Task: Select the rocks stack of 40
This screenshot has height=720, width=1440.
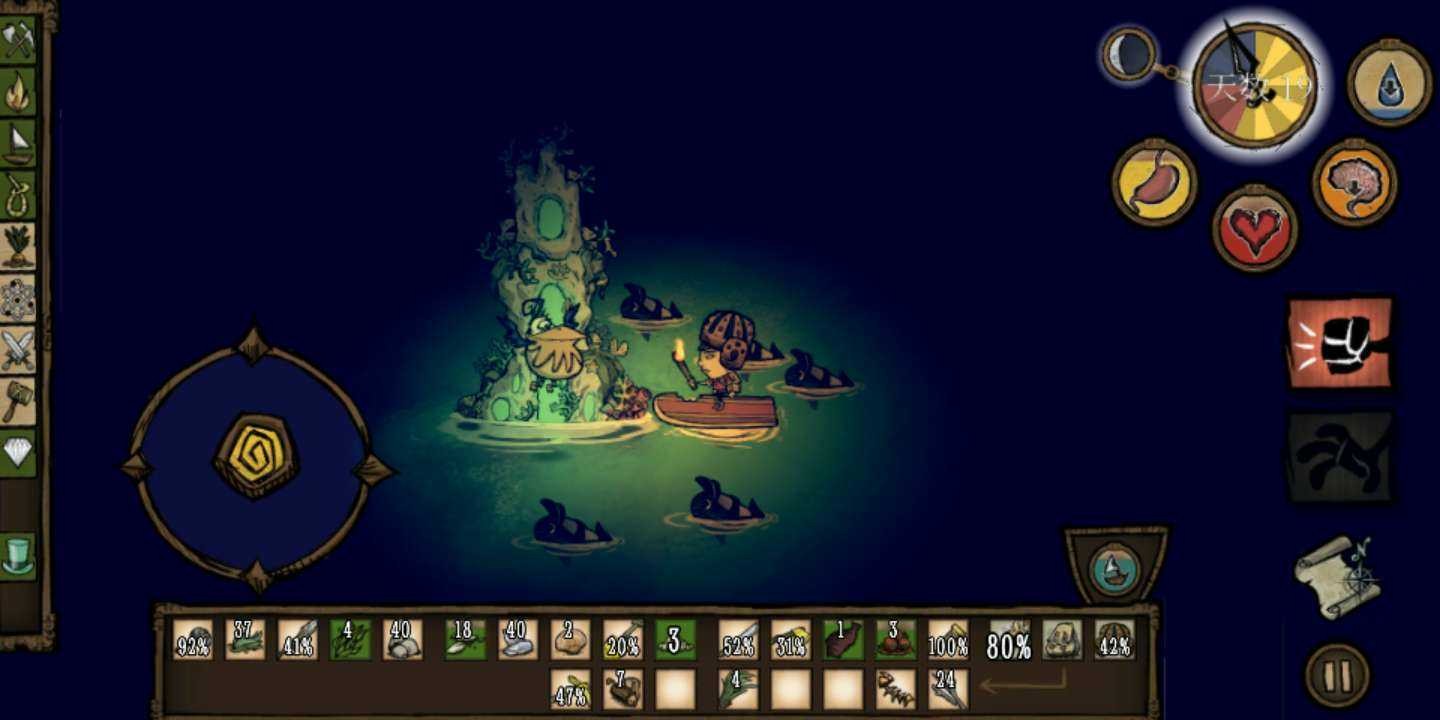Action: click(403, 640)
